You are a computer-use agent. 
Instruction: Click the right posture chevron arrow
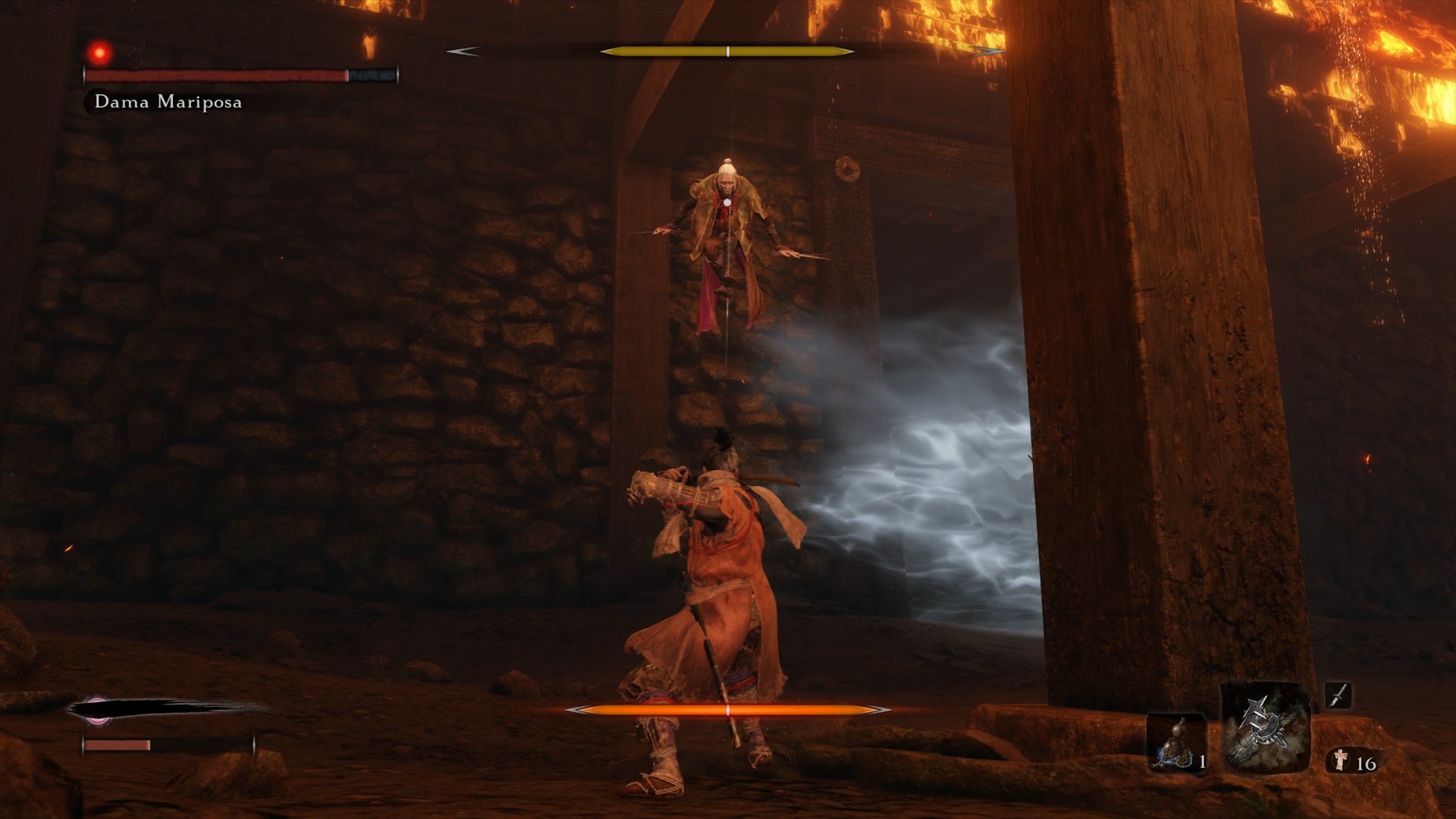click(986, 52)
